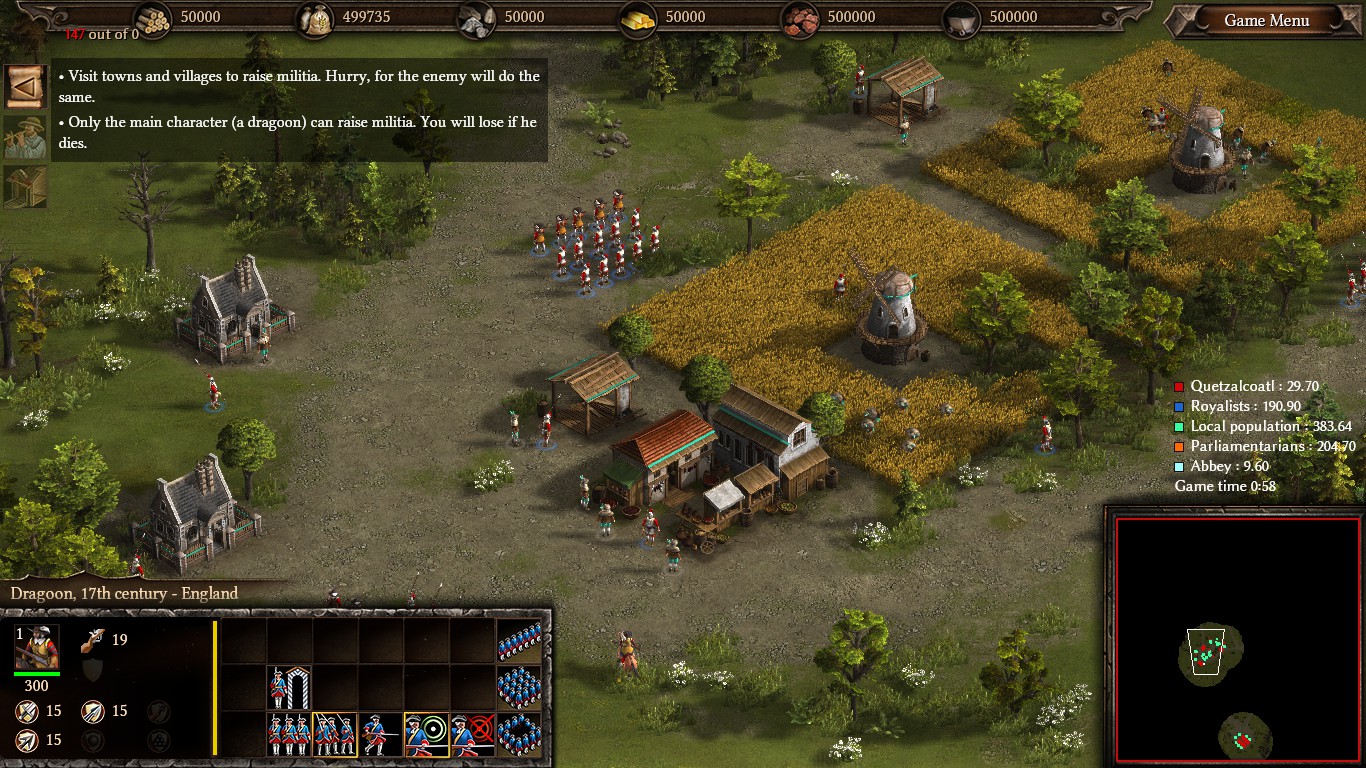This screenshot has width=1366, height=768.
Task: Click the wooden building icon
Action: tap(24, 187)
